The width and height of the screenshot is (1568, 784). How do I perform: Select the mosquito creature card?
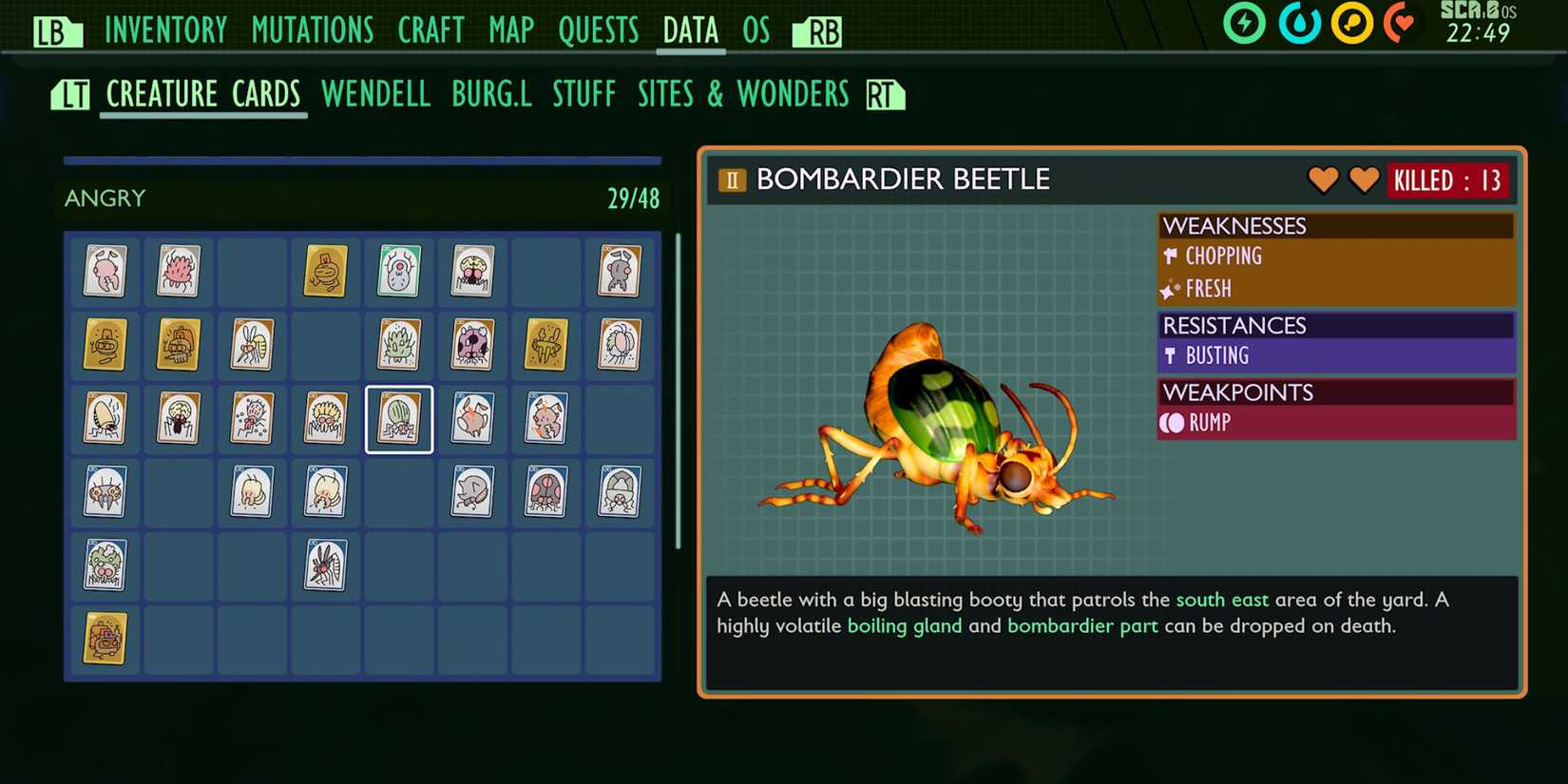(x=324, y=563)
